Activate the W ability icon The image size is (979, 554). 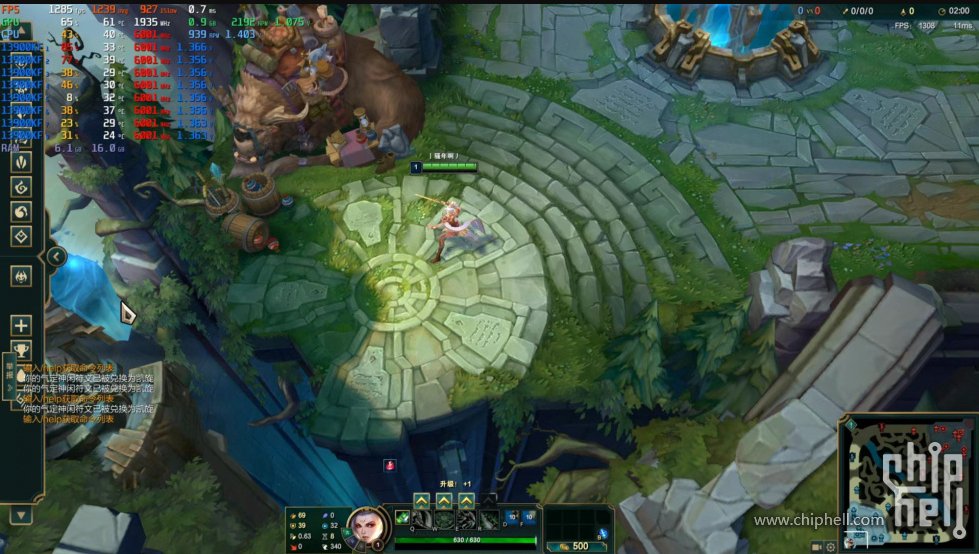444,520
